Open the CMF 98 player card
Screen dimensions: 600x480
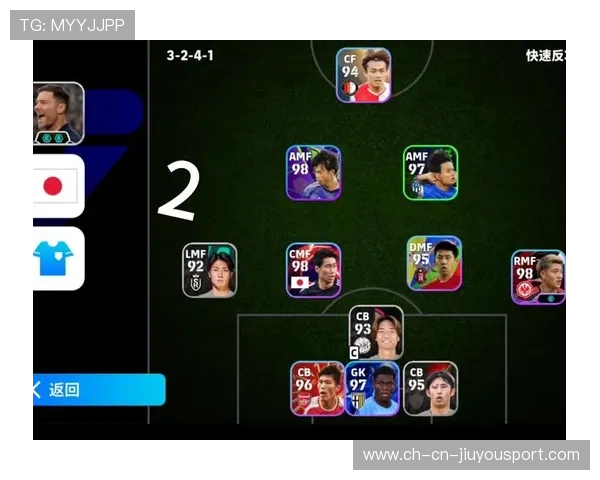coord(313,270)
